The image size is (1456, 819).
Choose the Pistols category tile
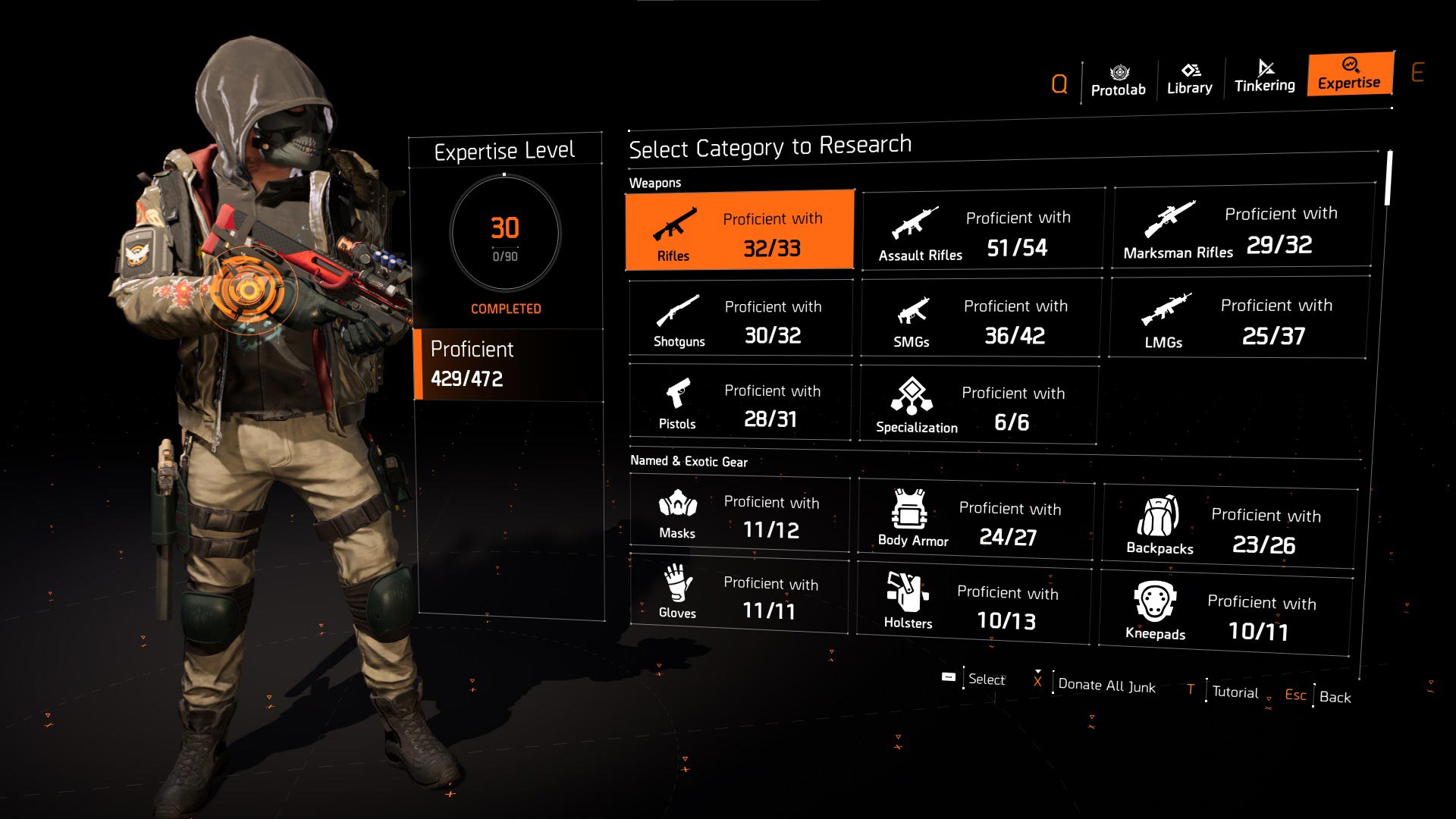click(739, 403)
